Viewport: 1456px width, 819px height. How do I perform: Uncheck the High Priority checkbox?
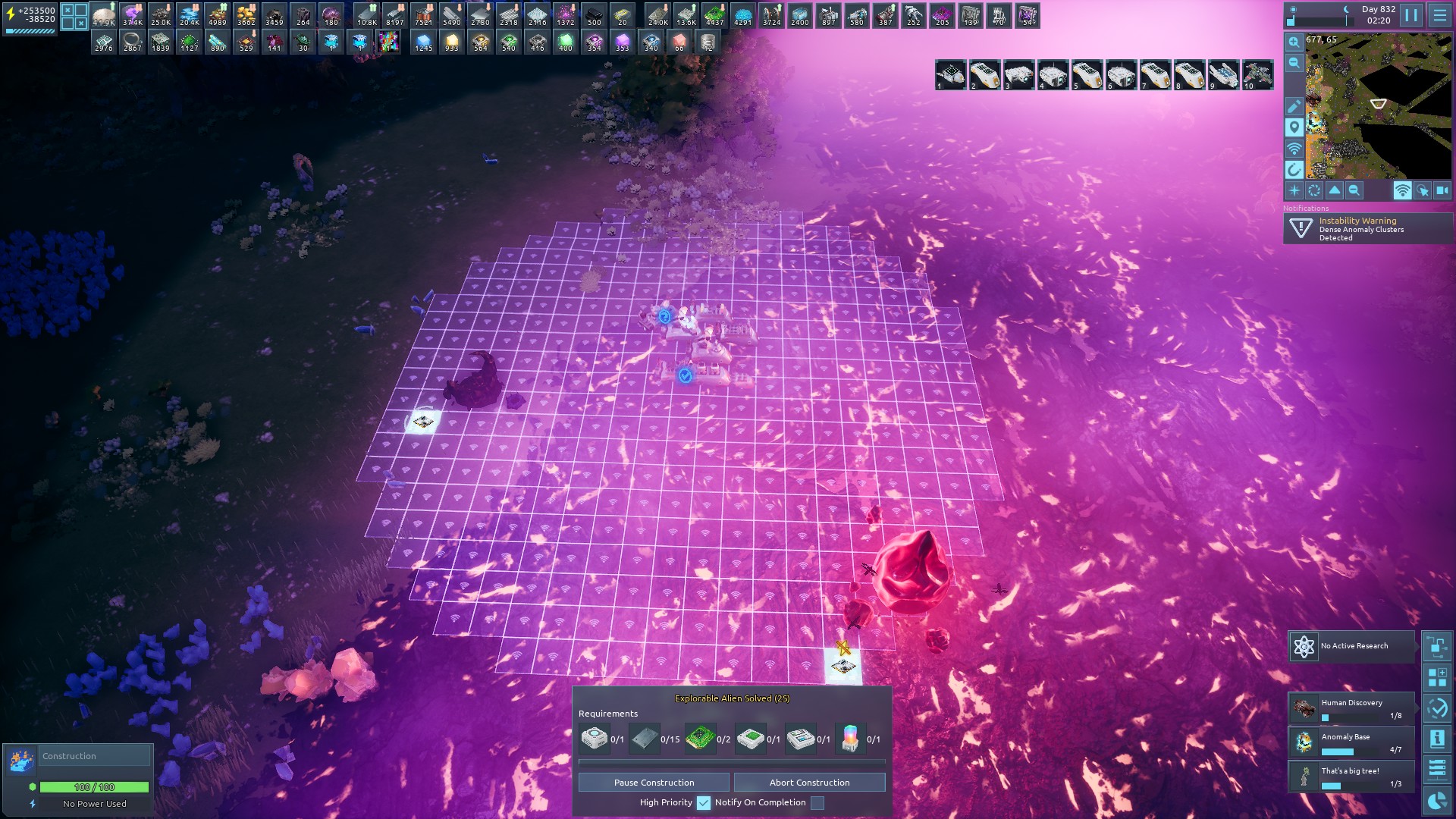pyautogui.click(x=704, y=802)
